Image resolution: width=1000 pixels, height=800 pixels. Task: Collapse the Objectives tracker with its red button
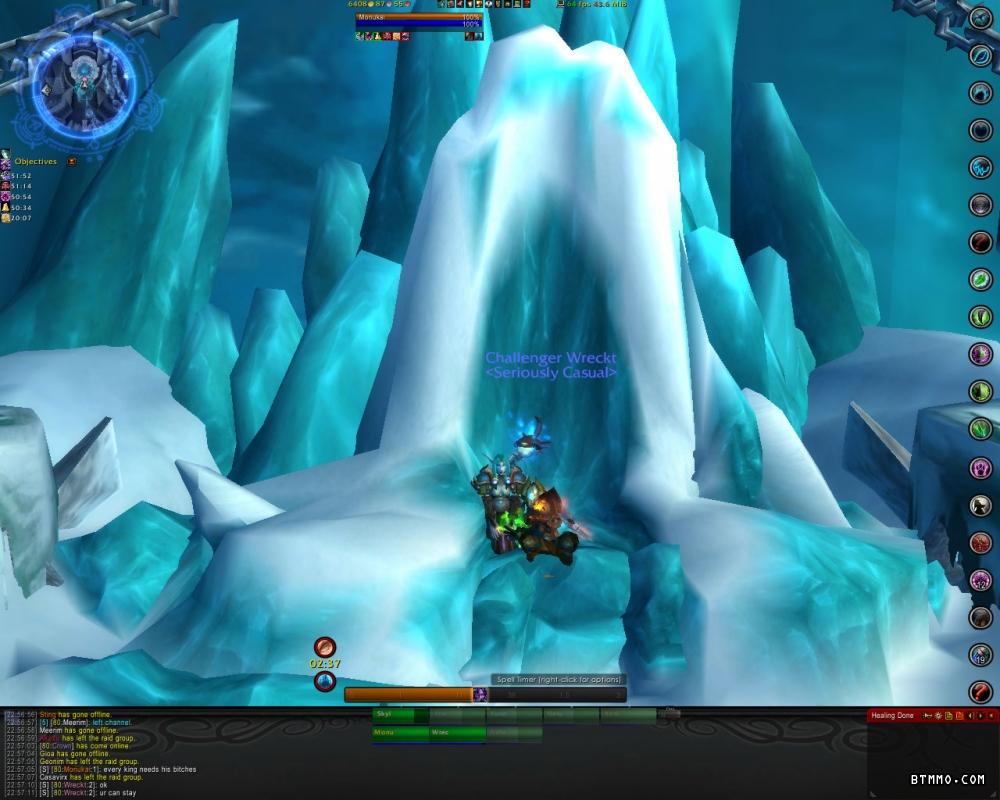[72, 161]
